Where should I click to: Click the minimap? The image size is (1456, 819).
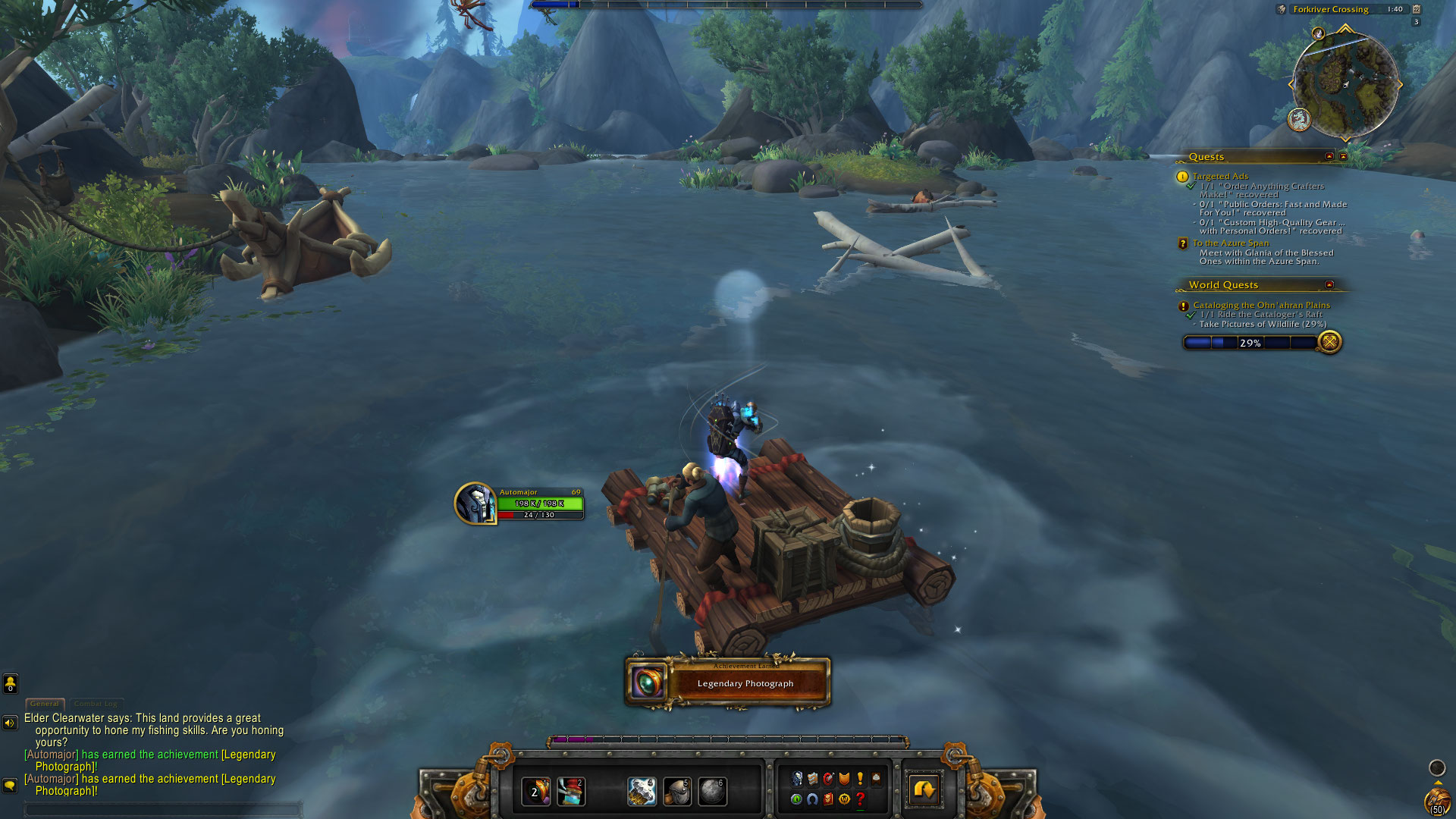point(1345,84)
